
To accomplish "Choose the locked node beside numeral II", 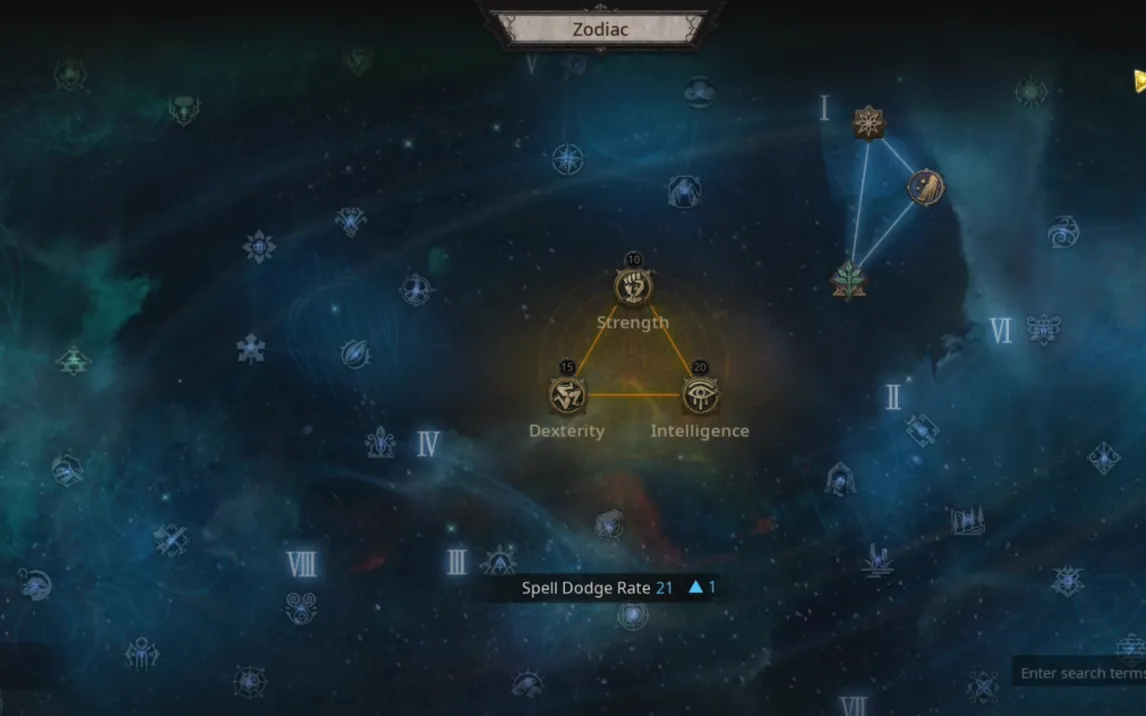I will click(x=922, y=429).
